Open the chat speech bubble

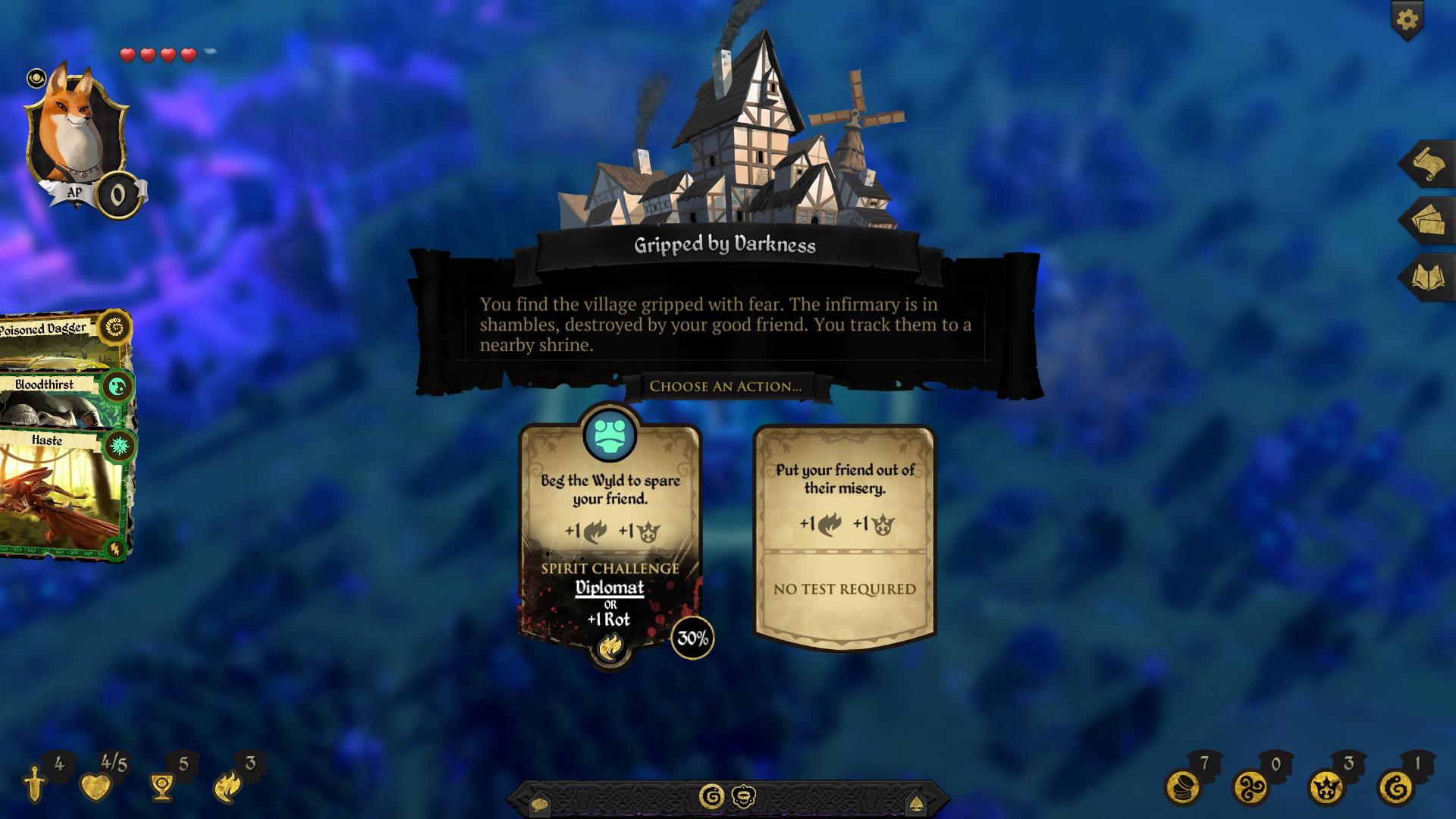pyautogui.click(x=539, y=803)
